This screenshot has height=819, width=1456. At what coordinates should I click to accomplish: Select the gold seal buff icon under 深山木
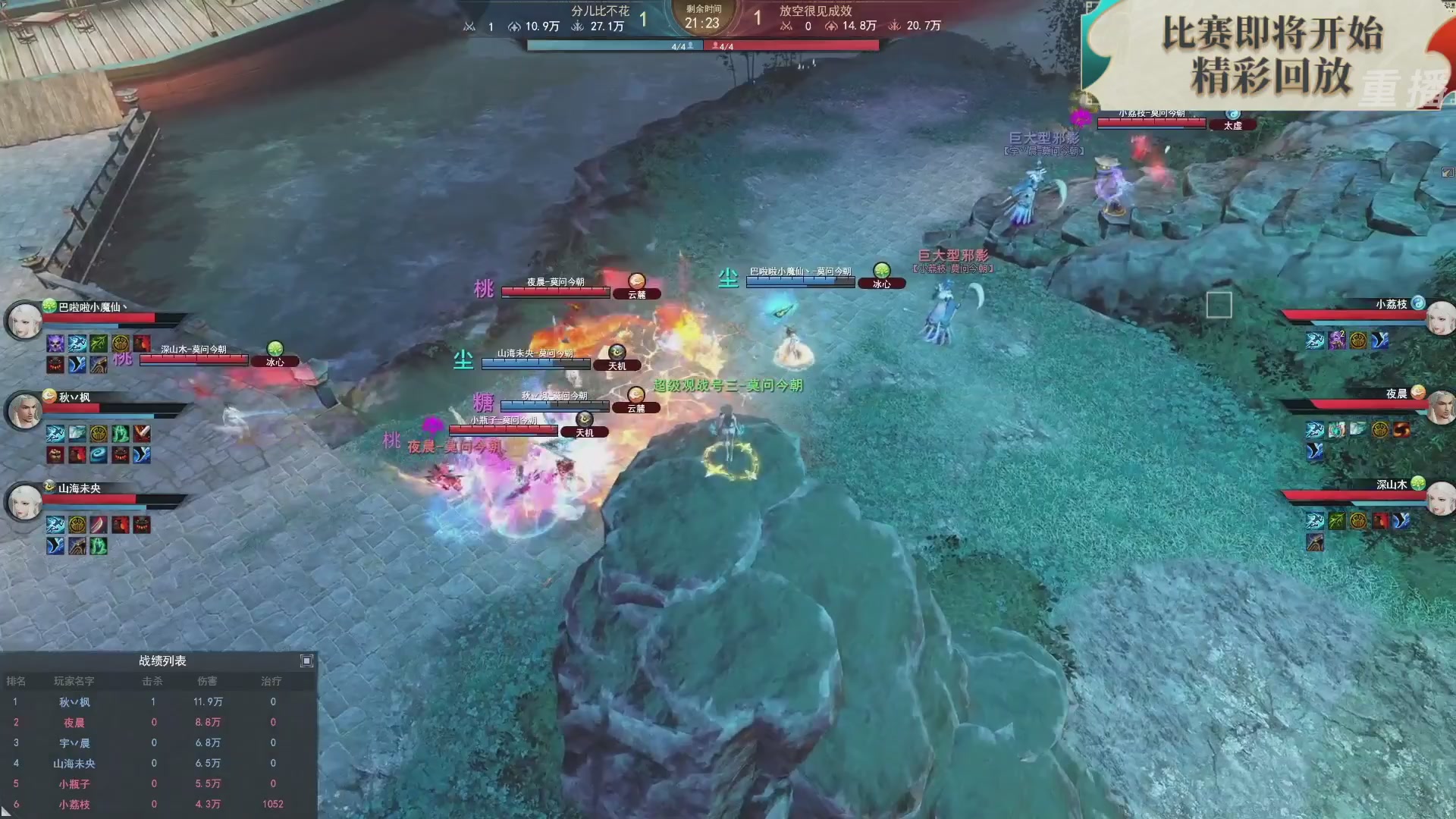(1359, 521)
